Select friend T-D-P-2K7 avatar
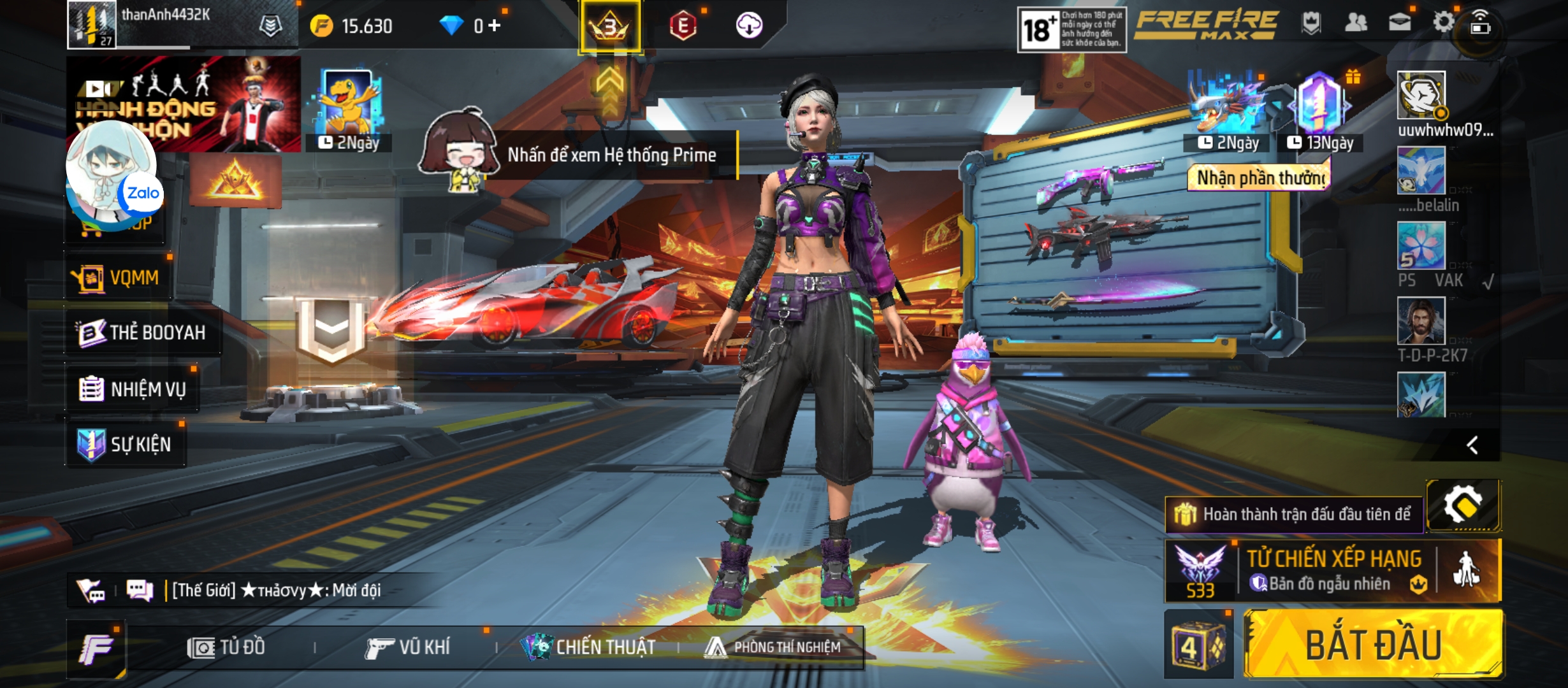 (x=1421, y=322)
